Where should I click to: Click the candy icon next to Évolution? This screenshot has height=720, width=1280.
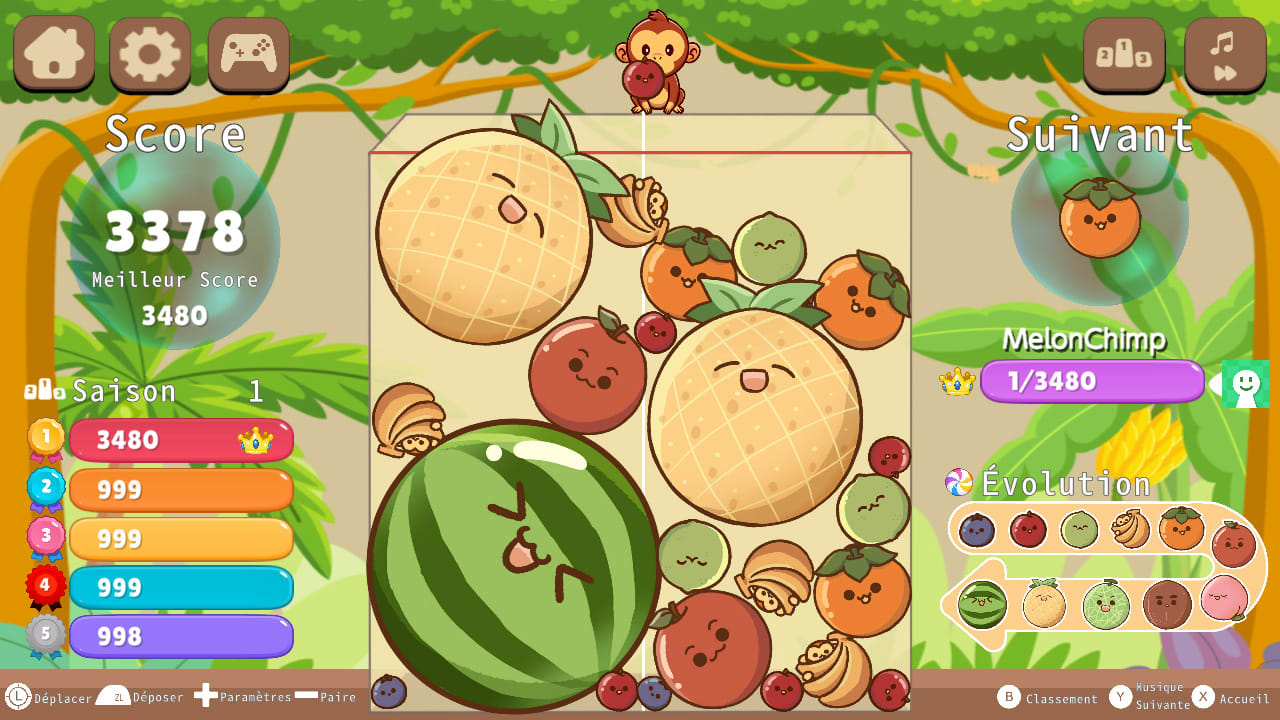click(959, 480)
